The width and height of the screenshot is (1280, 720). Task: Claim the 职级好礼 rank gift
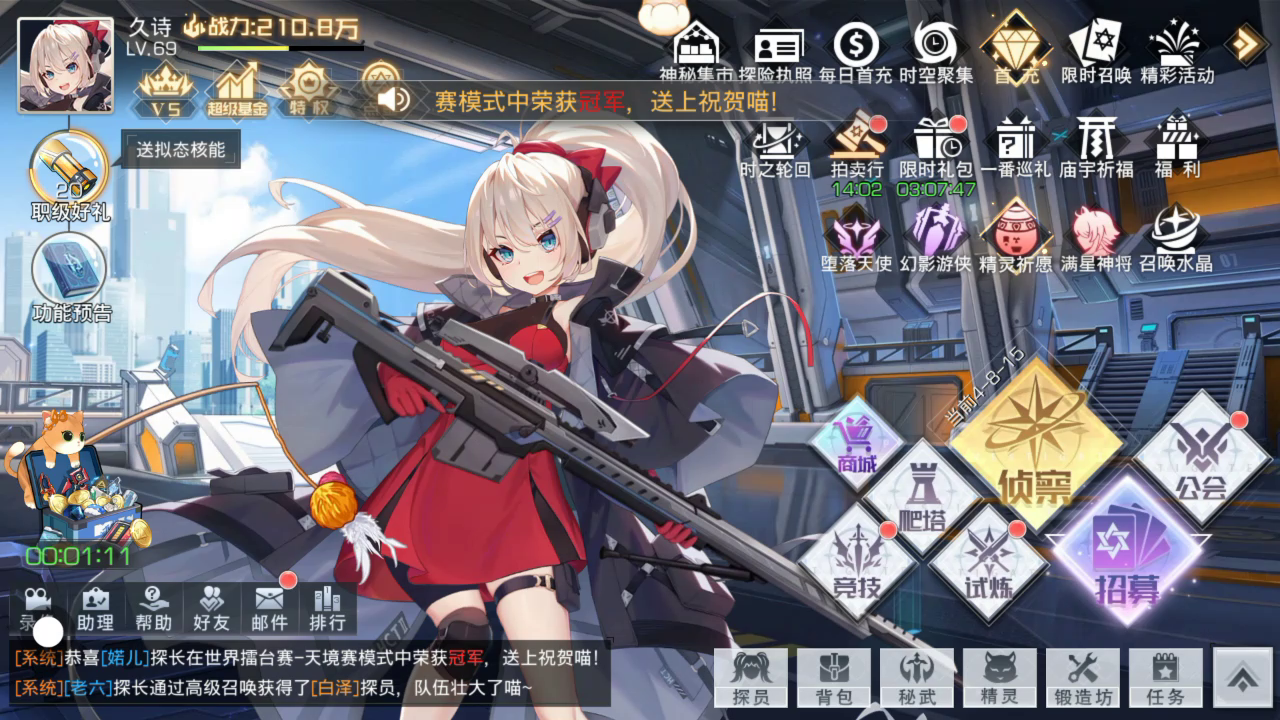tap(70, 175)
